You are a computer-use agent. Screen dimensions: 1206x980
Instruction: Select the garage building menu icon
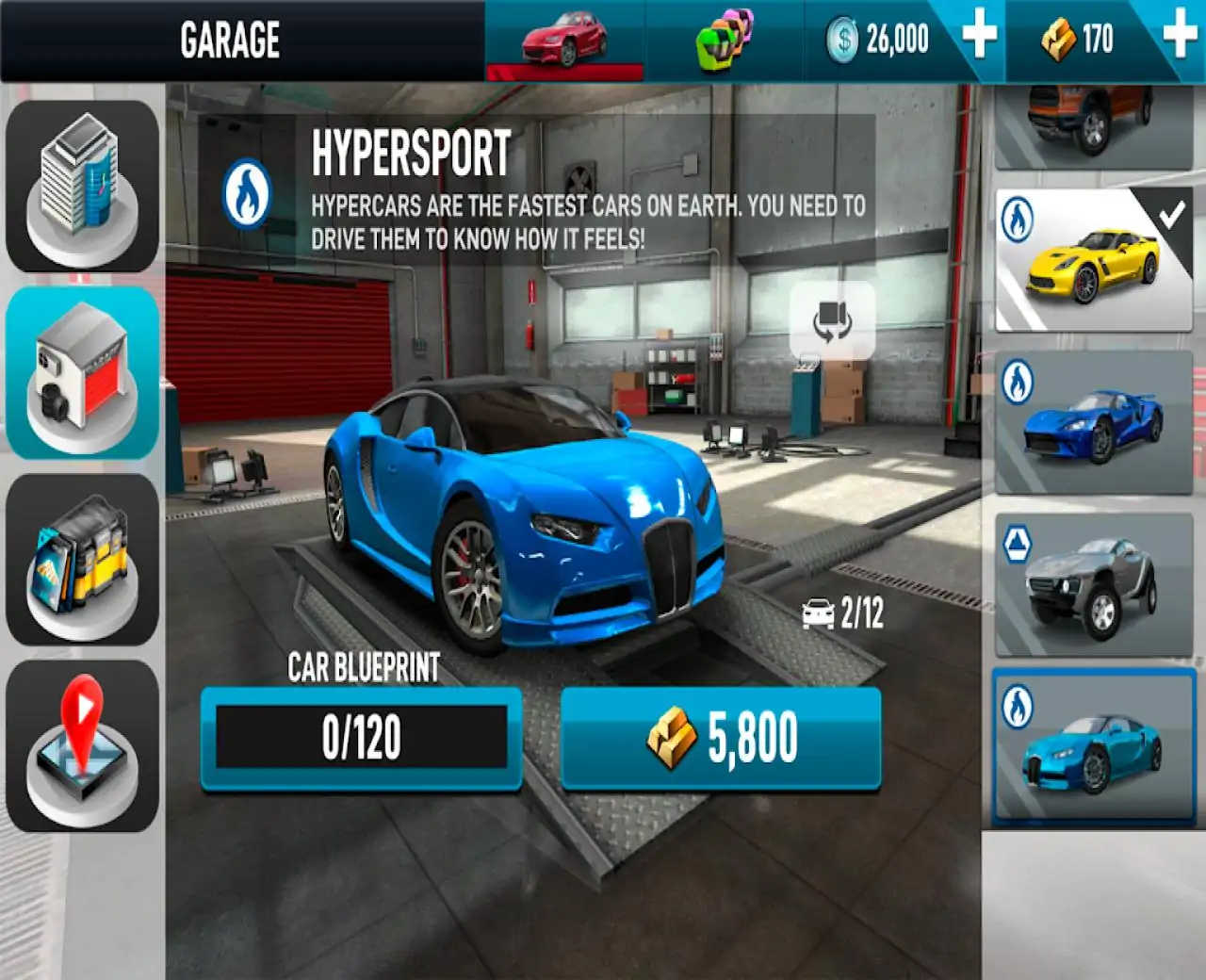82,373
